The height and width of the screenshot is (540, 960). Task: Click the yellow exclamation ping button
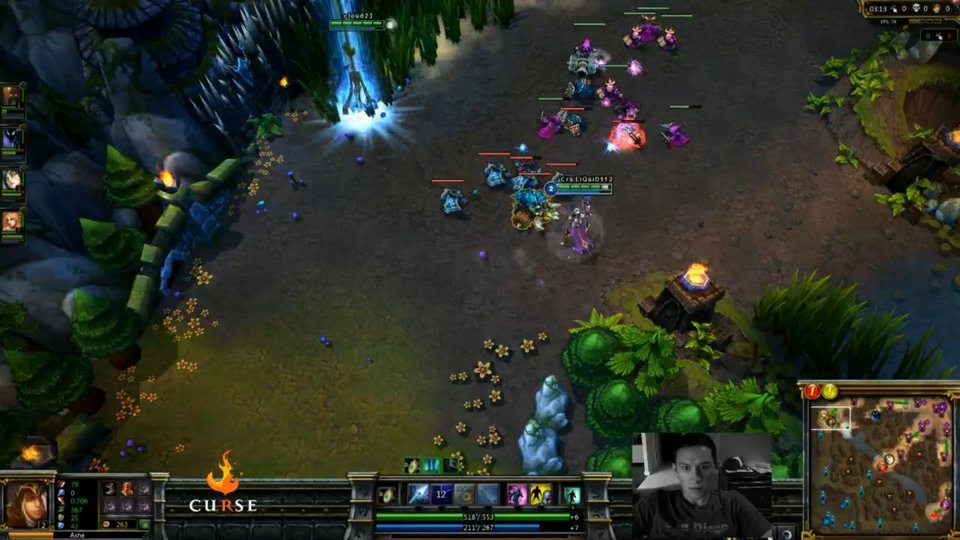point(830,391)
